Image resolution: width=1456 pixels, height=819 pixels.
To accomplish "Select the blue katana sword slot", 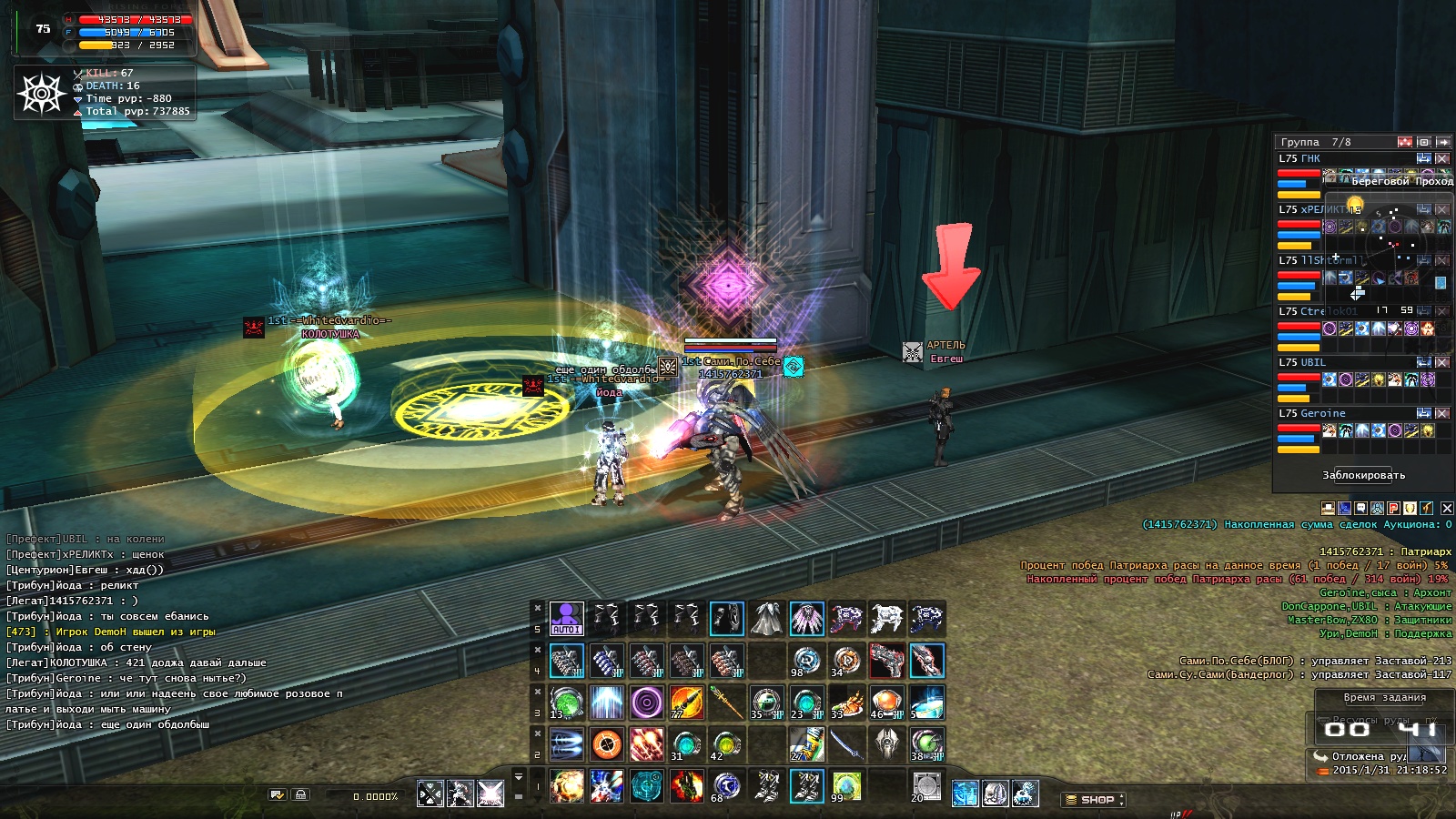I will tap(846, 744).
